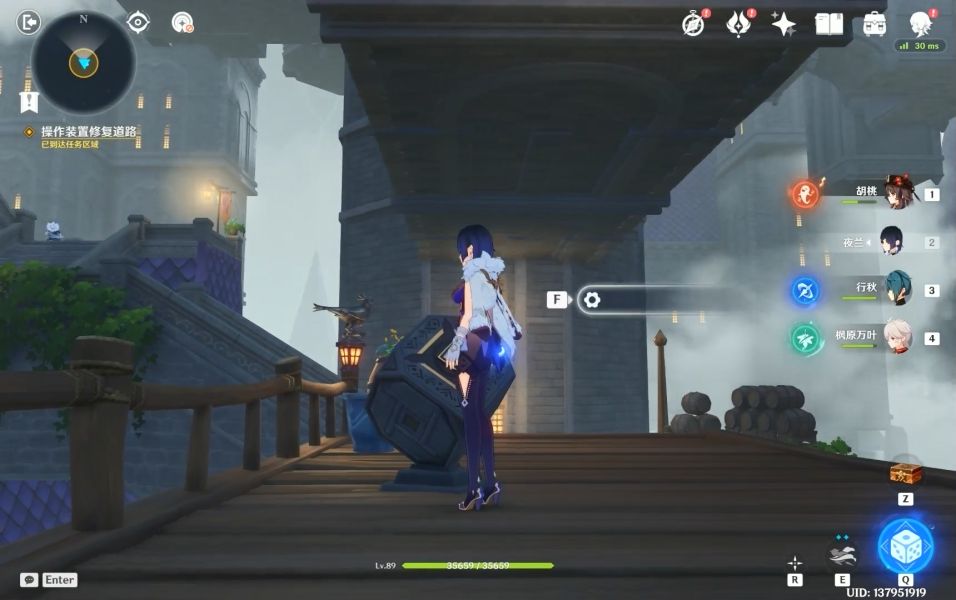Activate the gear interaction prompt
956x600 pixels.
click(x=591, y=299)
